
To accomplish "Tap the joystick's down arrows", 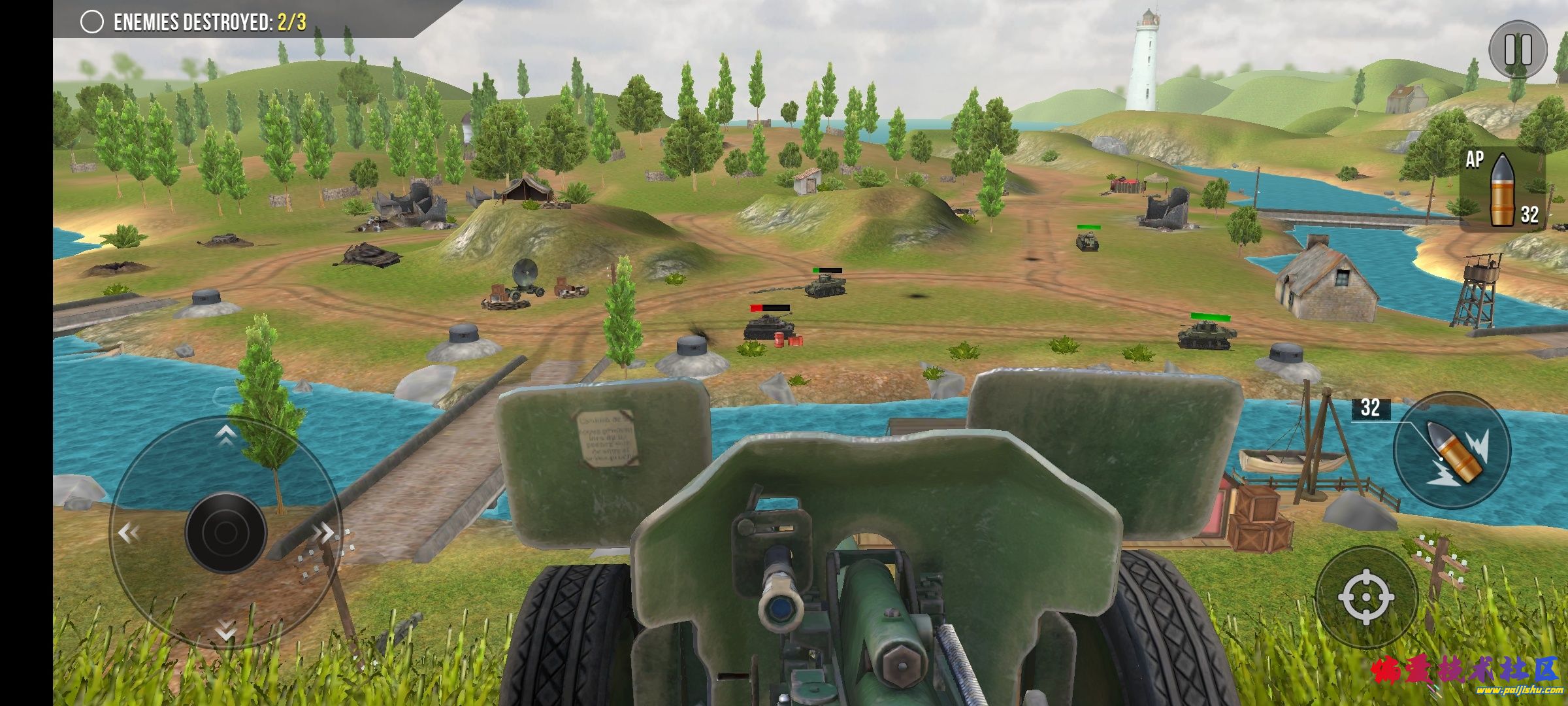I will coord(225,630).
